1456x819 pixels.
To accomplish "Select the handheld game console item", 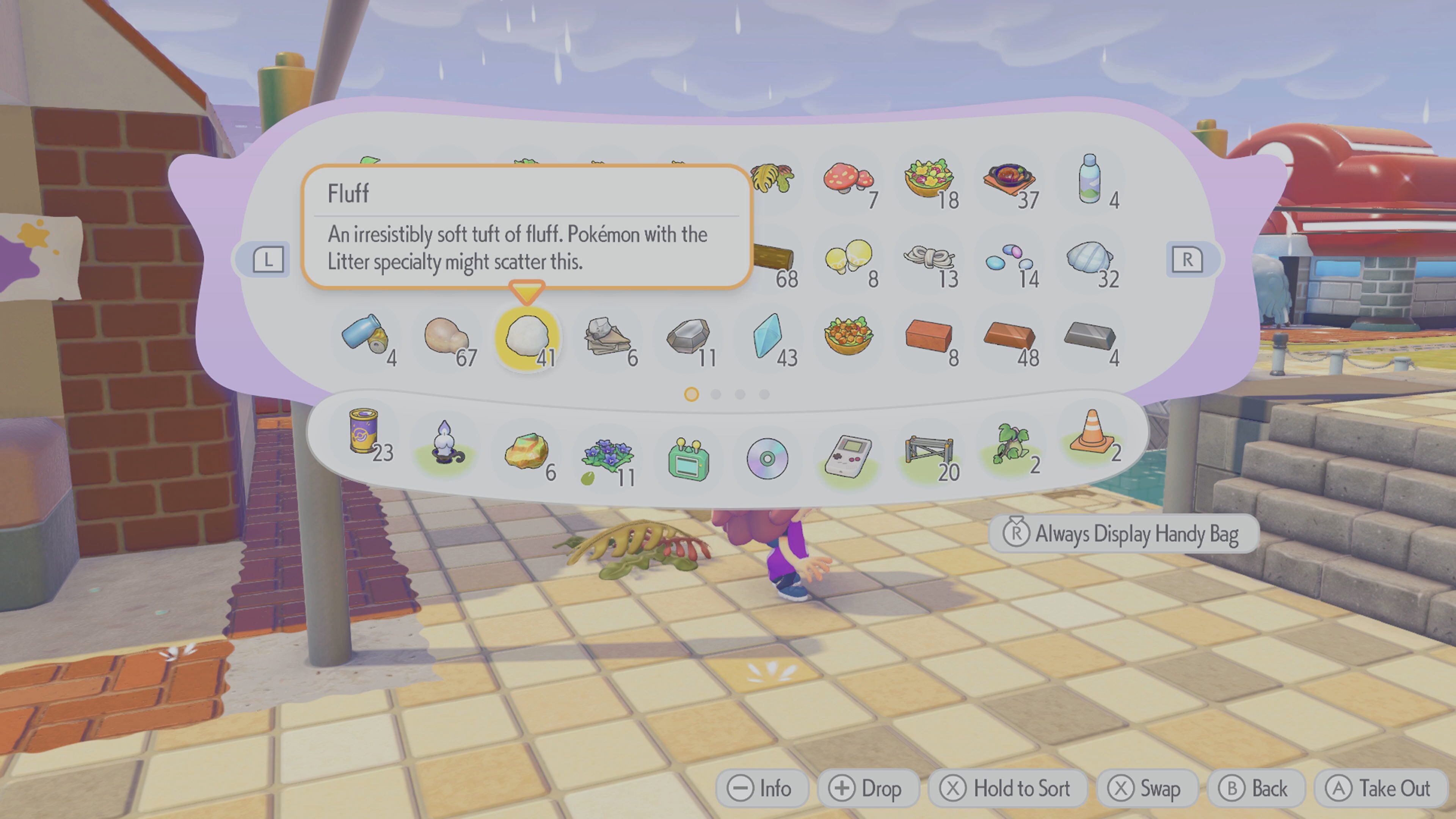I will click(x=848, y=455).
